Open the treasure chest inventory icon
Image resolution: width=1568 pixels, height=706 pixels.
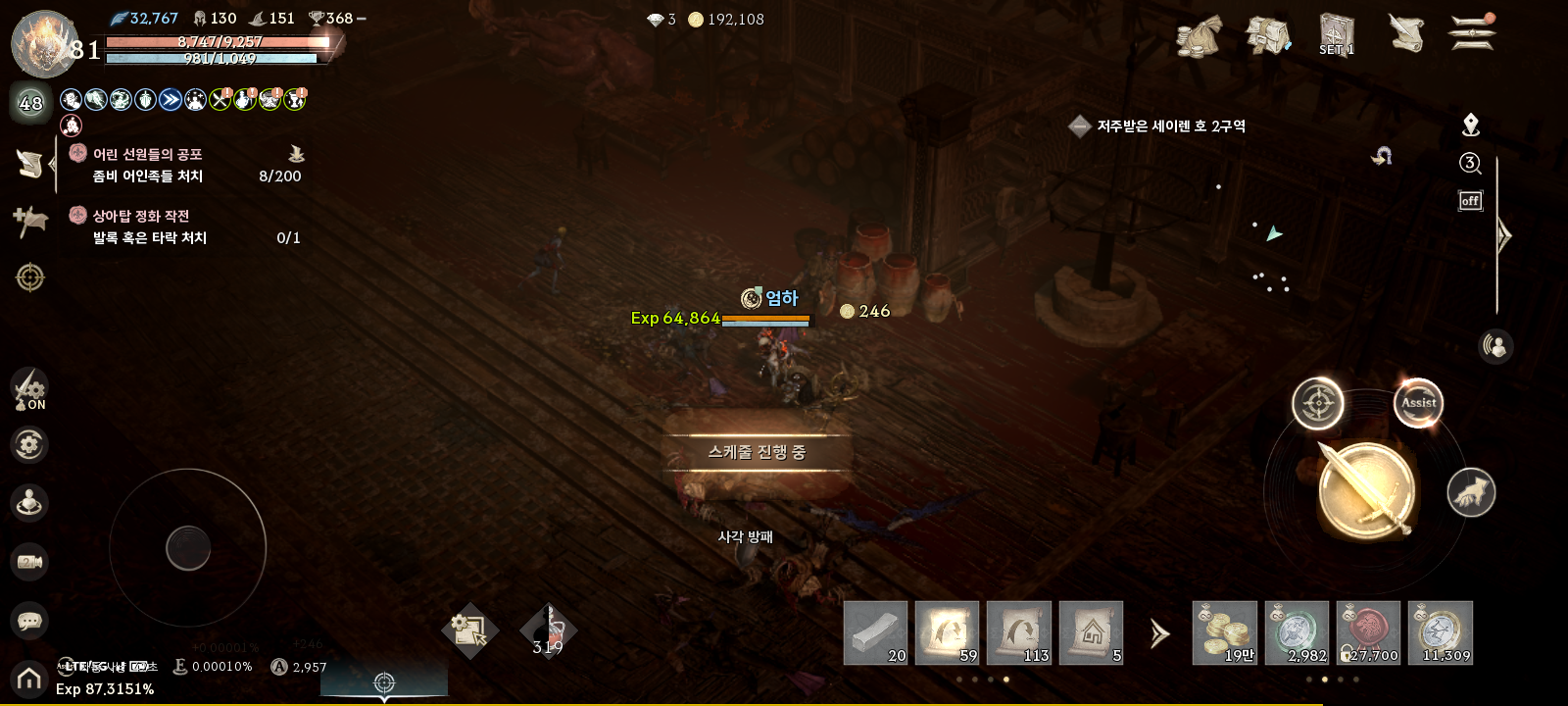(x=1267, y=36)
